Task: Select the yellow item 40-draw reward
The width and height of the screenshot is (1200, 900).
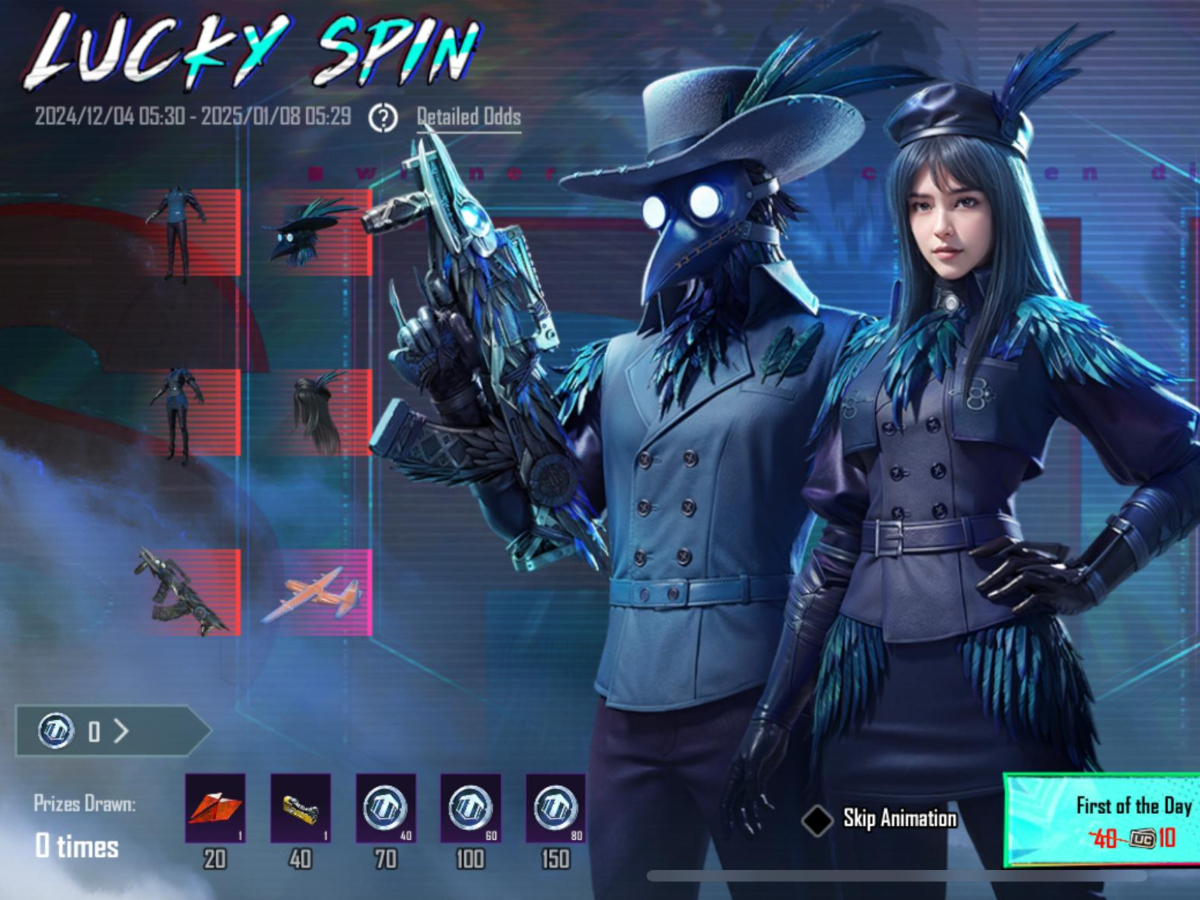Action: (300, 807)
